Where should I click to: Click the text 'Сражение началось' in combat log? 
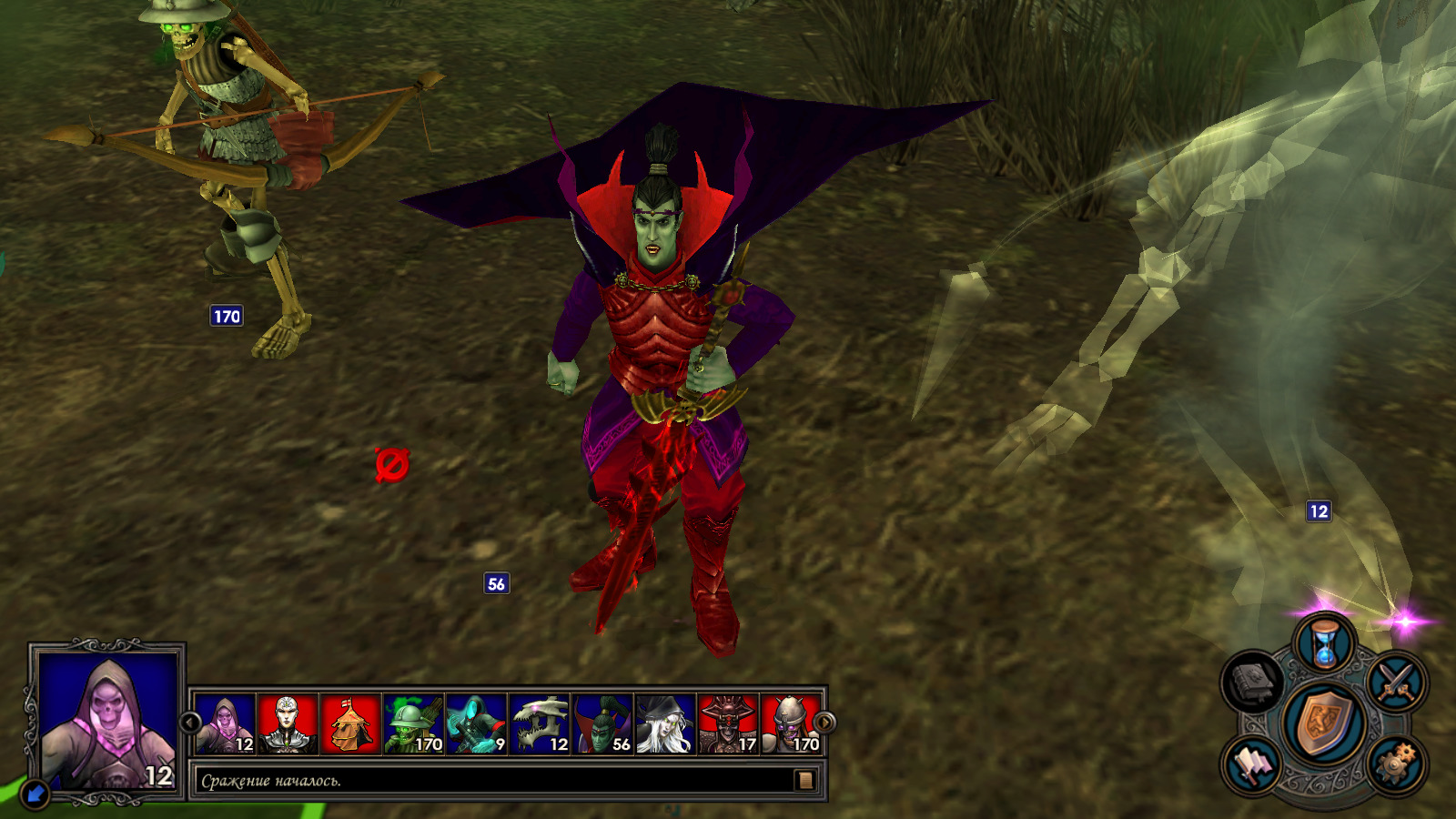click(273, 780)
